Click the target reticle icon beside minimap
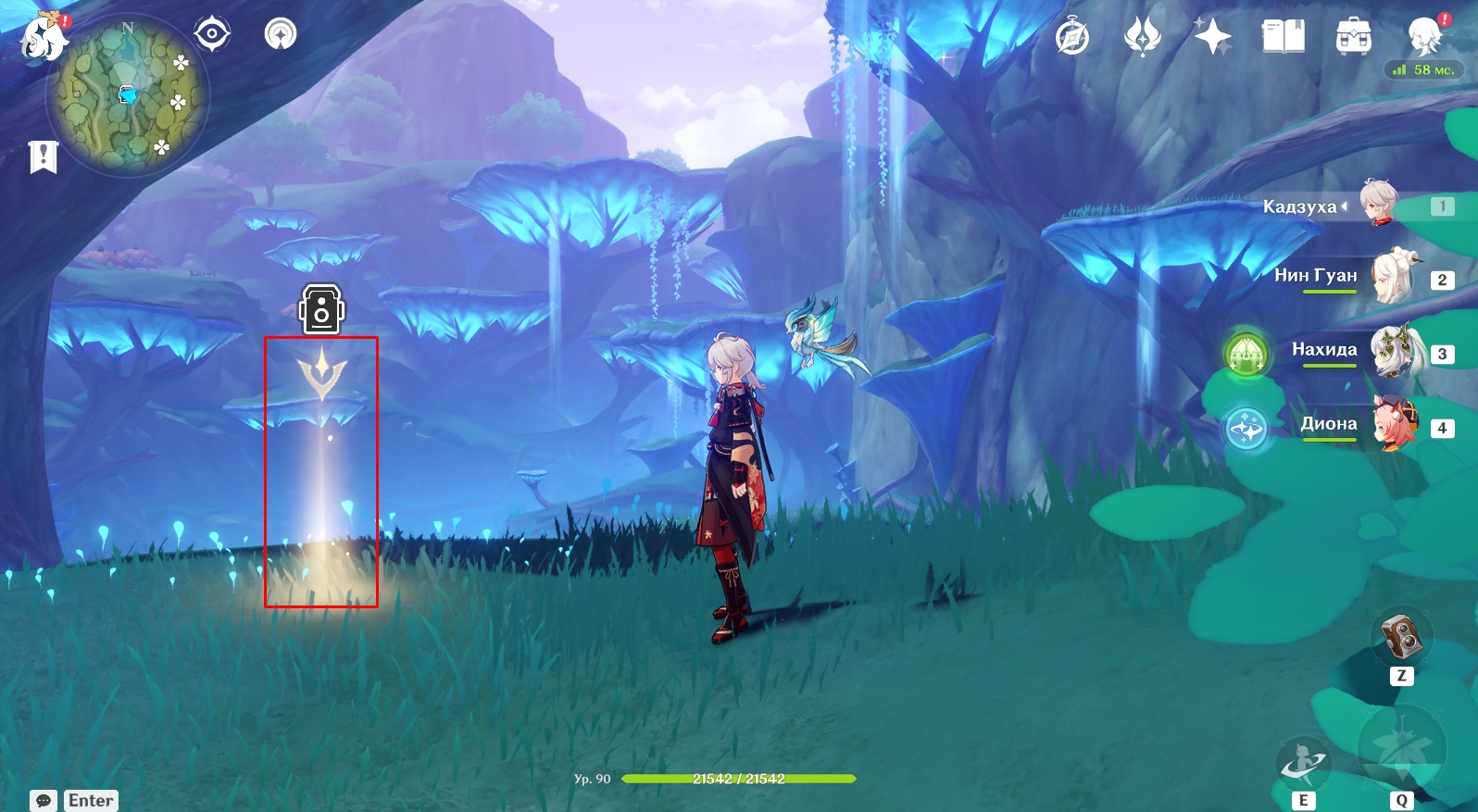The width and height of the screenshot is (1478, 812). (x=212, y=35)
